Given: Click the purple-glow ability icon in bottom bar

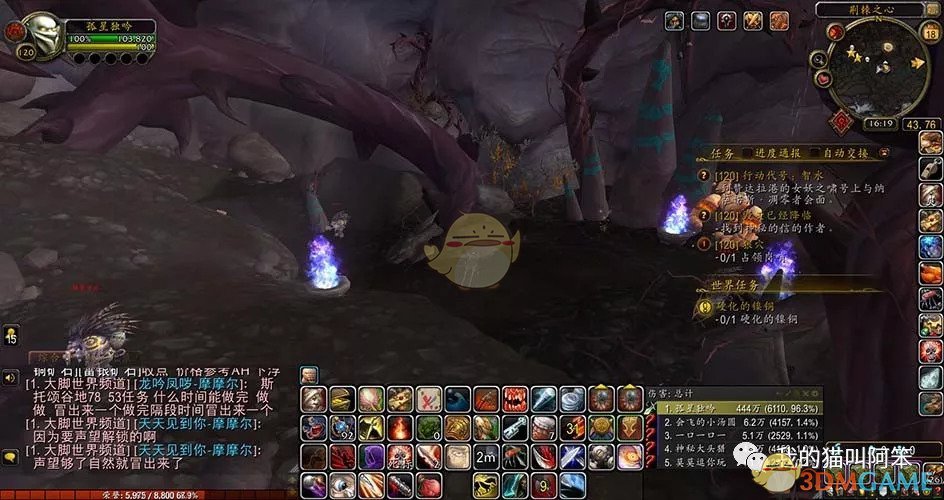Looking at the screenshot, I should pos(370,459).
